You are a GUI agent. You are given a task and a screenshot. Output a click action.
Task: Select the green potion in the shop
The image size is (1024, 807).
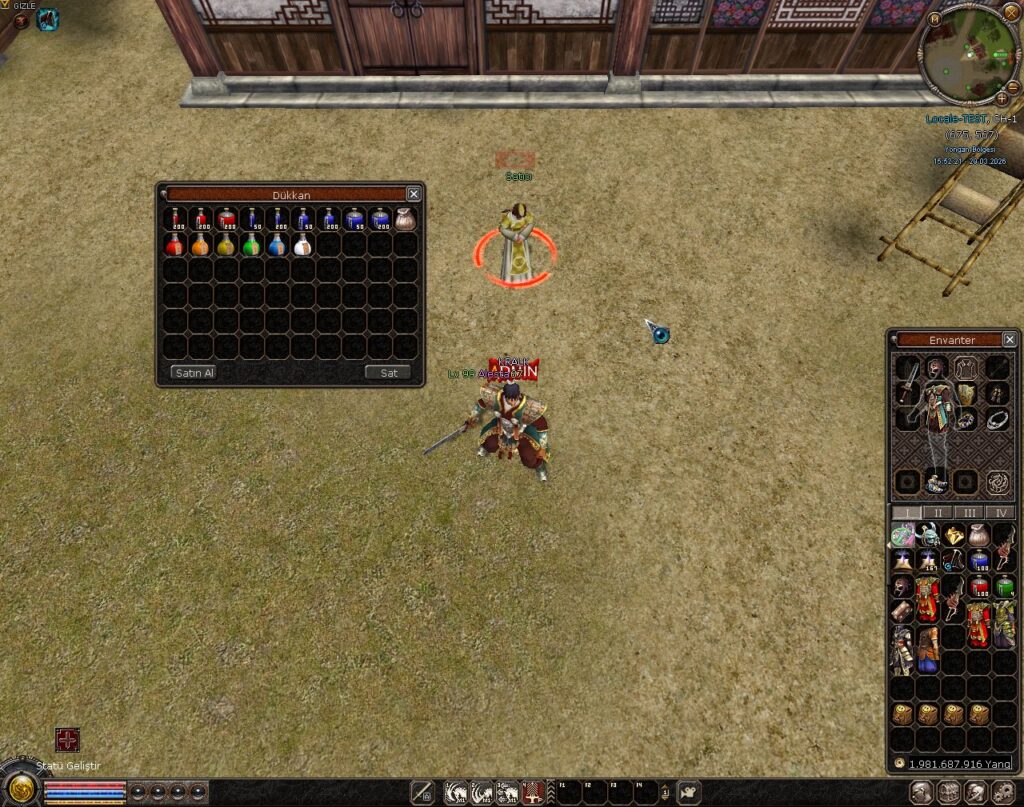(251, 245)
